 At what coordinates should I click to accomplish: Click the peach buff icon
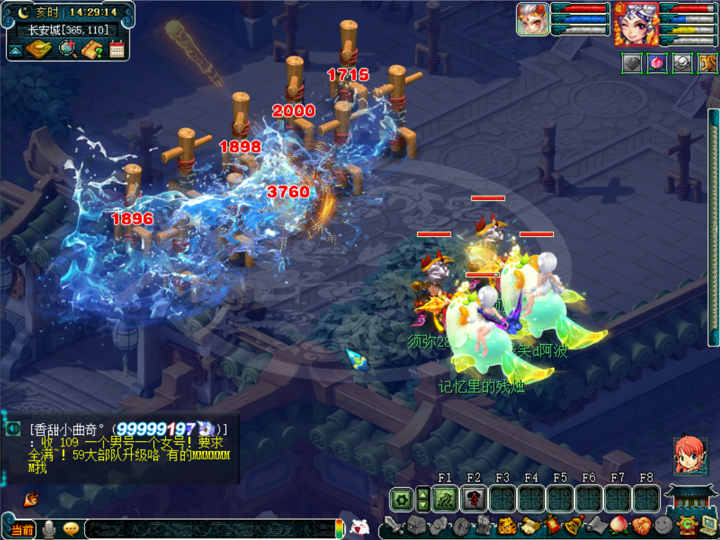tap(656, 63)
